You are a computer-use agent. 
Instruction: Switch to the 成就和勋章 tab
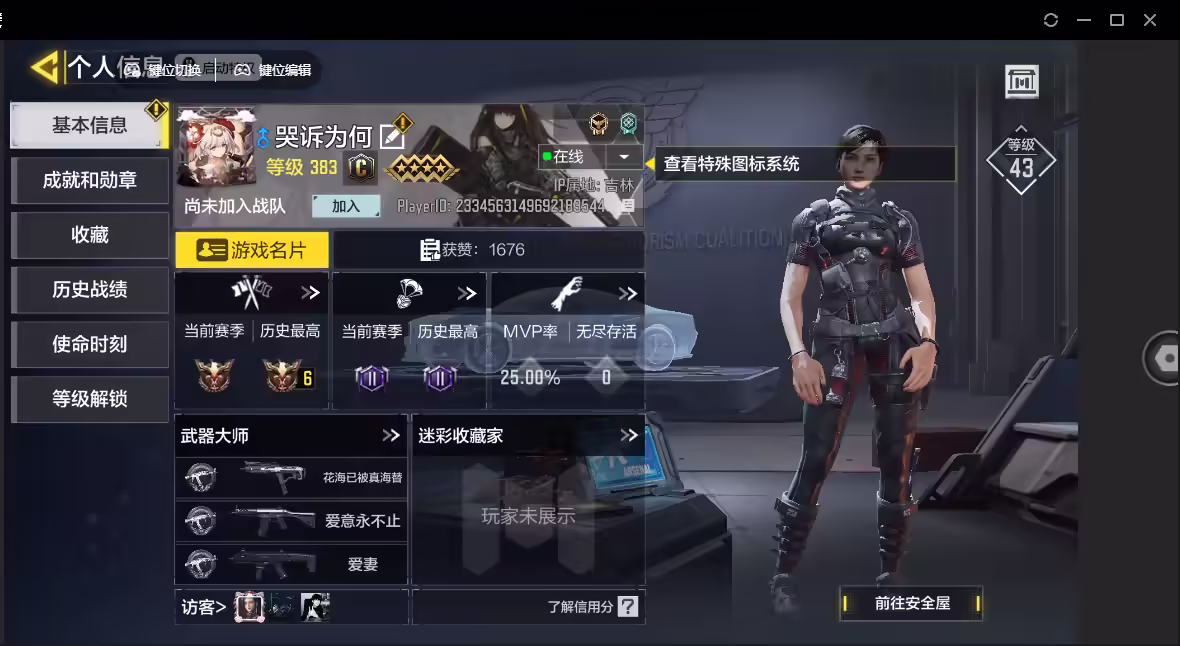89,180
